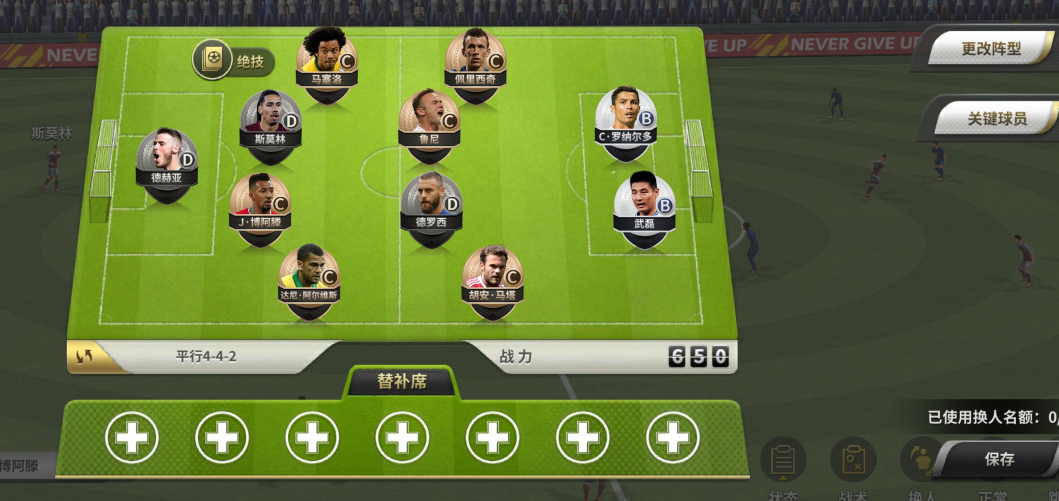
Task: Select the 达尼·阿尔维斯 player card
Action: coord(308,276)
